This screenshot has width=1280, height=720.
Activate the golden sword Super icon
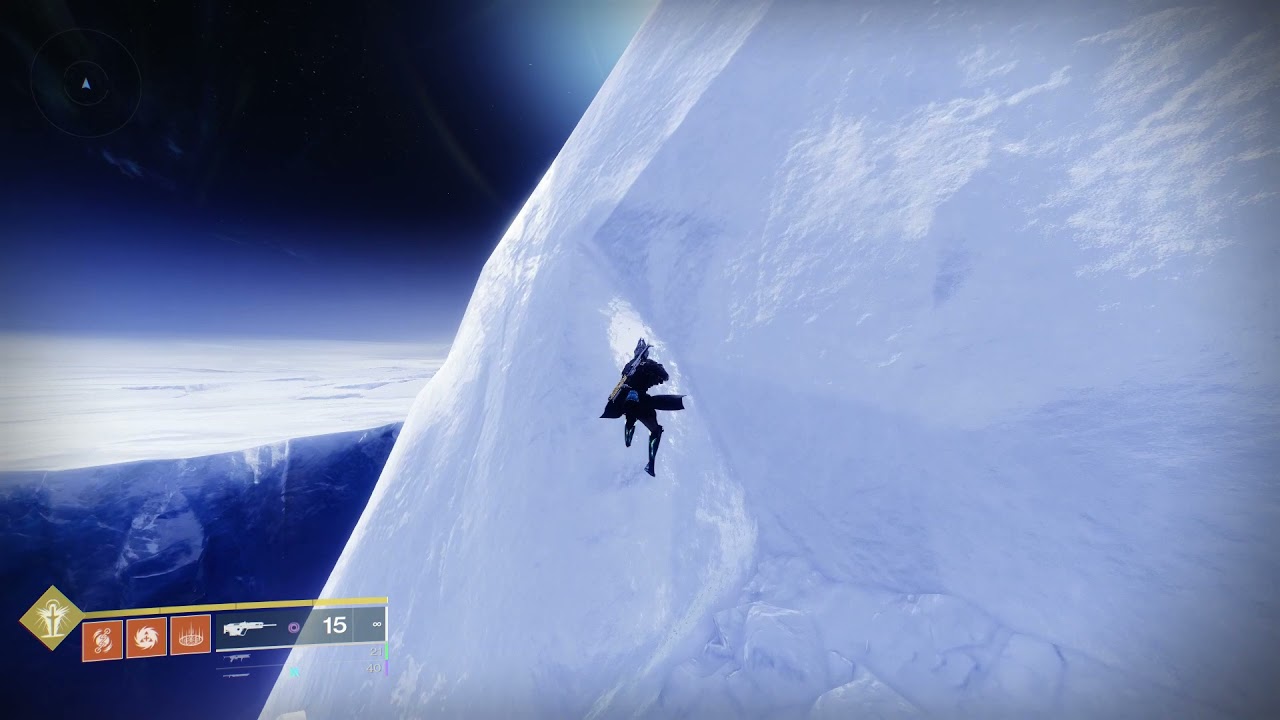tap(52, 618)
